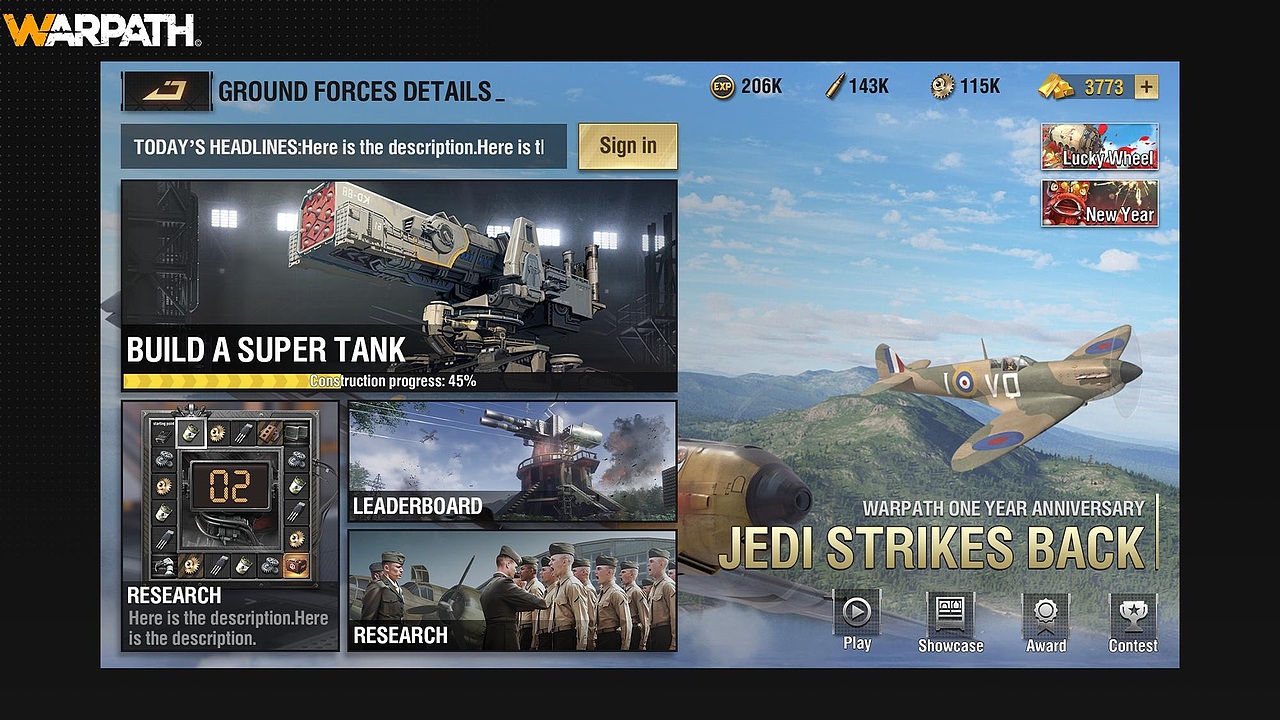
Task: Click the Warpath logo
Action: (102, 30)
